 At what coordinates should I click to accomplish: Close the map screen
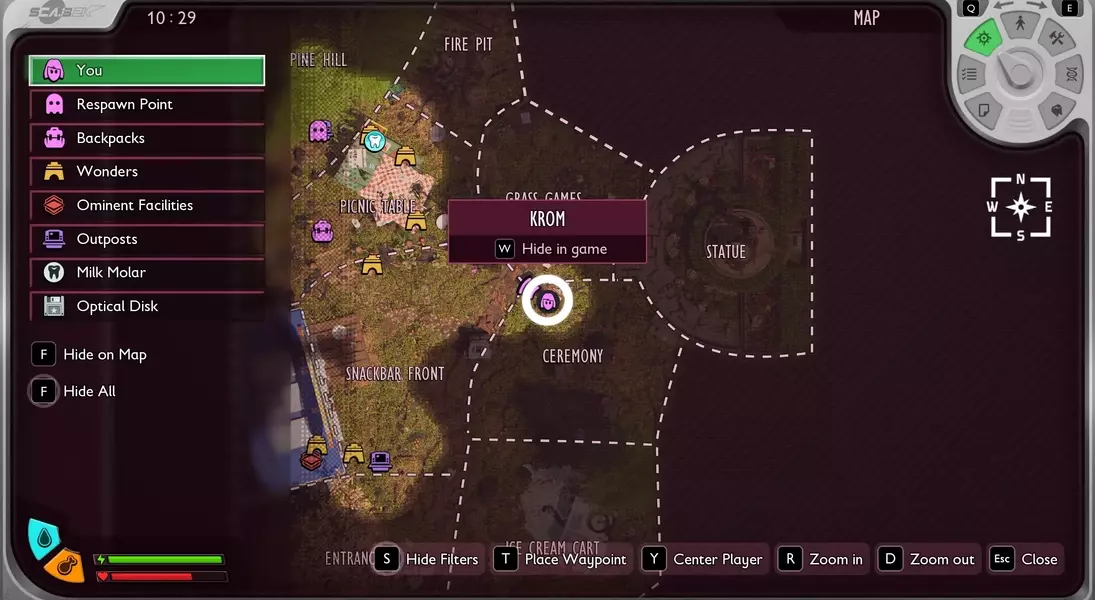point(1024,559)
